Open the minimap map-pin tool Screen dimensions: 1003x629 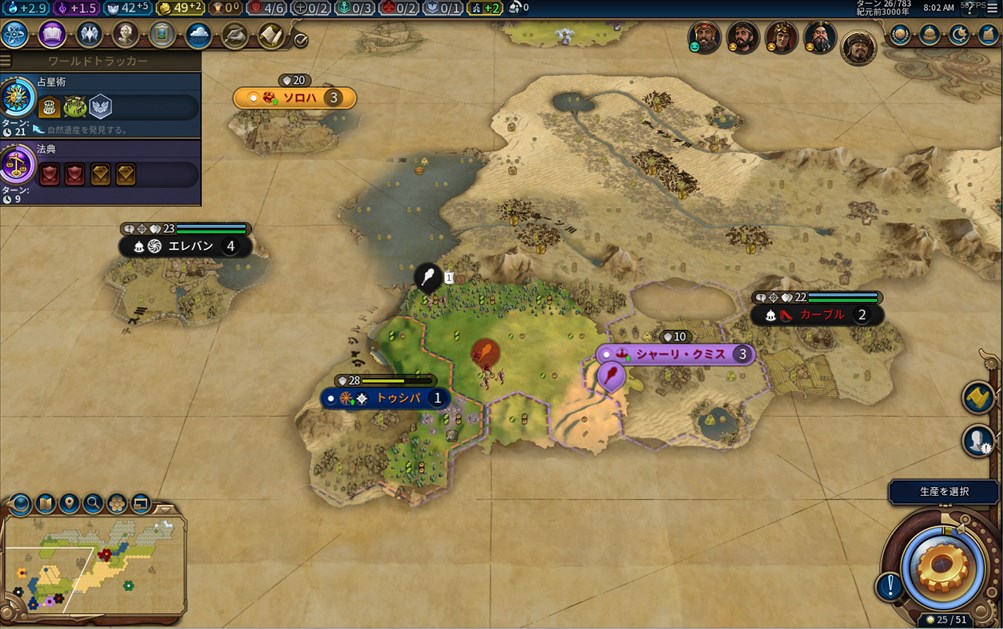click(70, 503)
